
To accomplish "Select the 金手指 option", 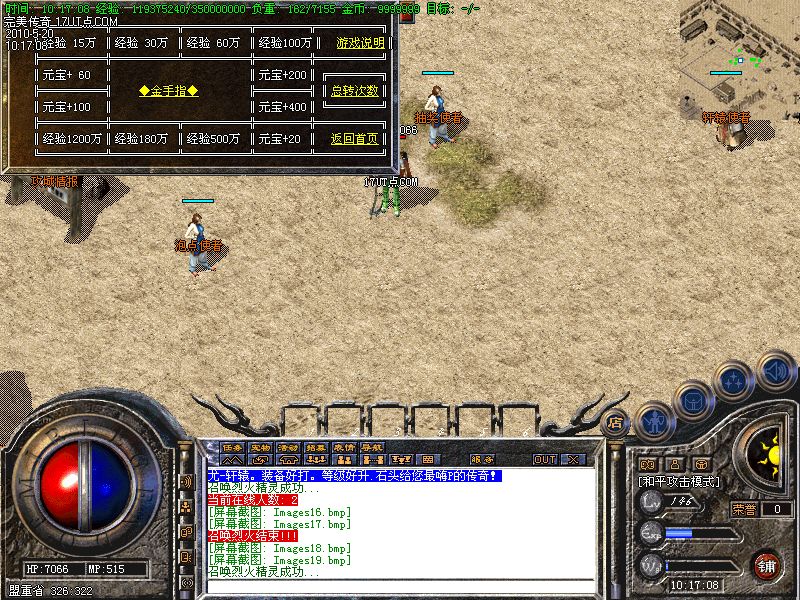I will 168,91.
